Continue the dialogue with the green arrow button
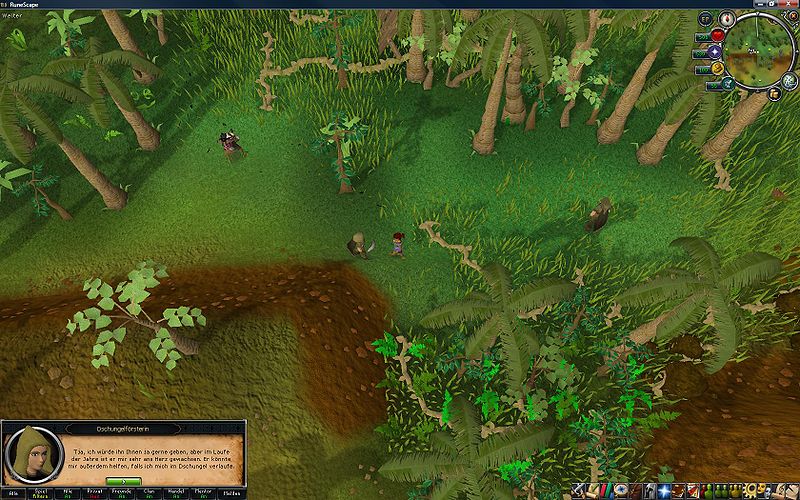This screenshot has width=800, height=500. [x=123, y=482]
